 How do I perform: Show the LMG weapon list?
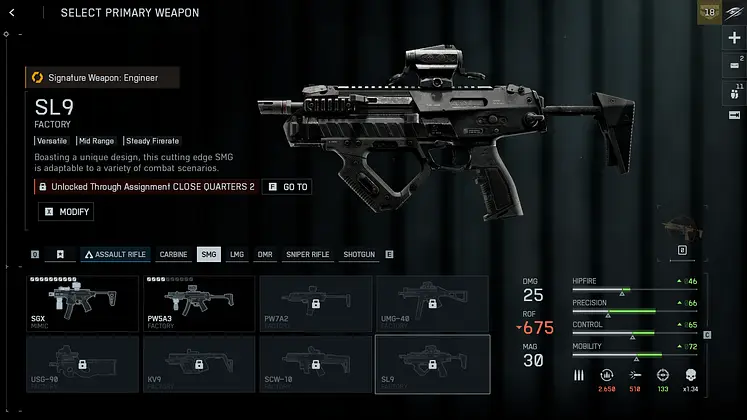(x=237, y=255)
